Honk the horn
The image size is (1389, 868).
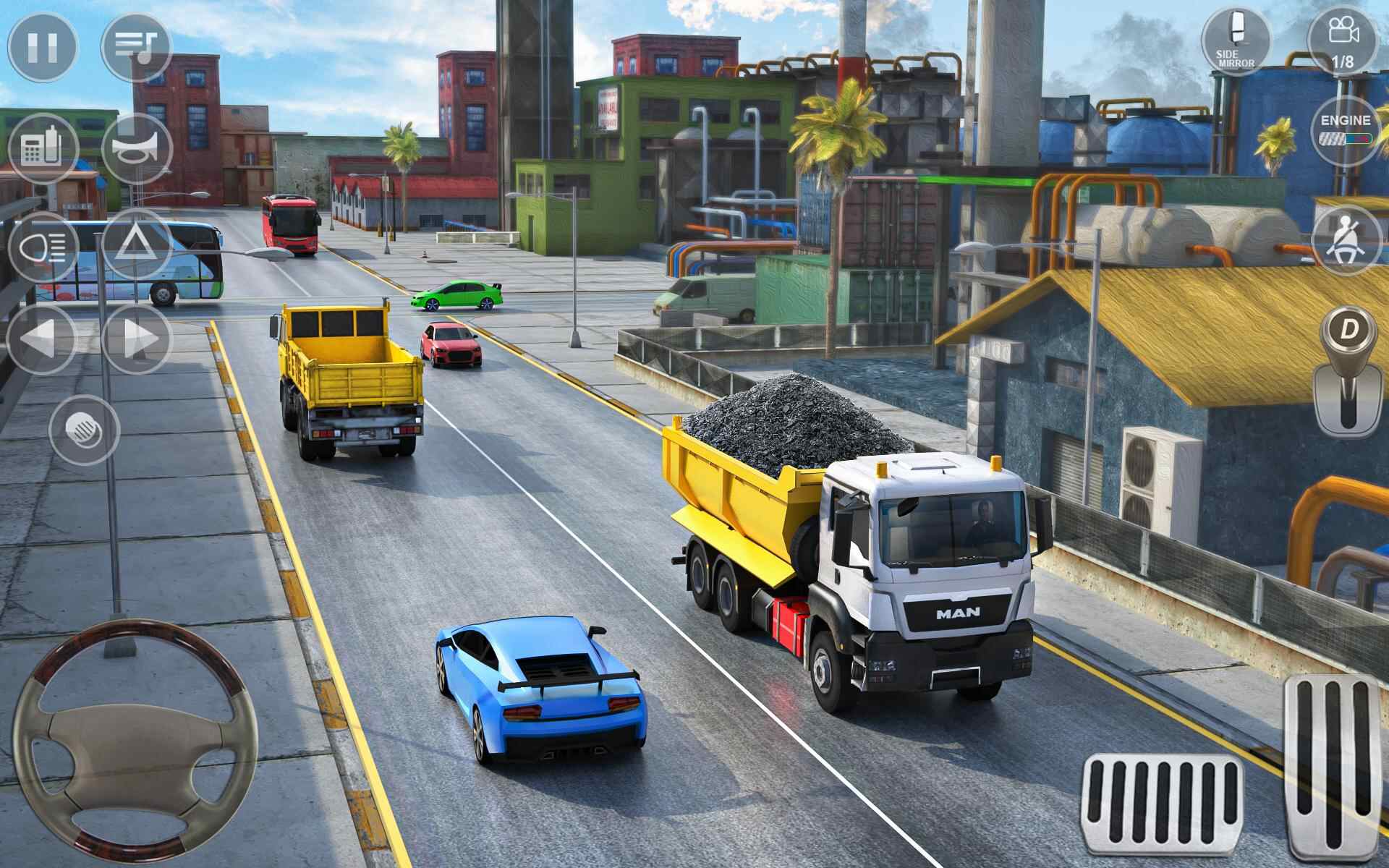[137, 149]
